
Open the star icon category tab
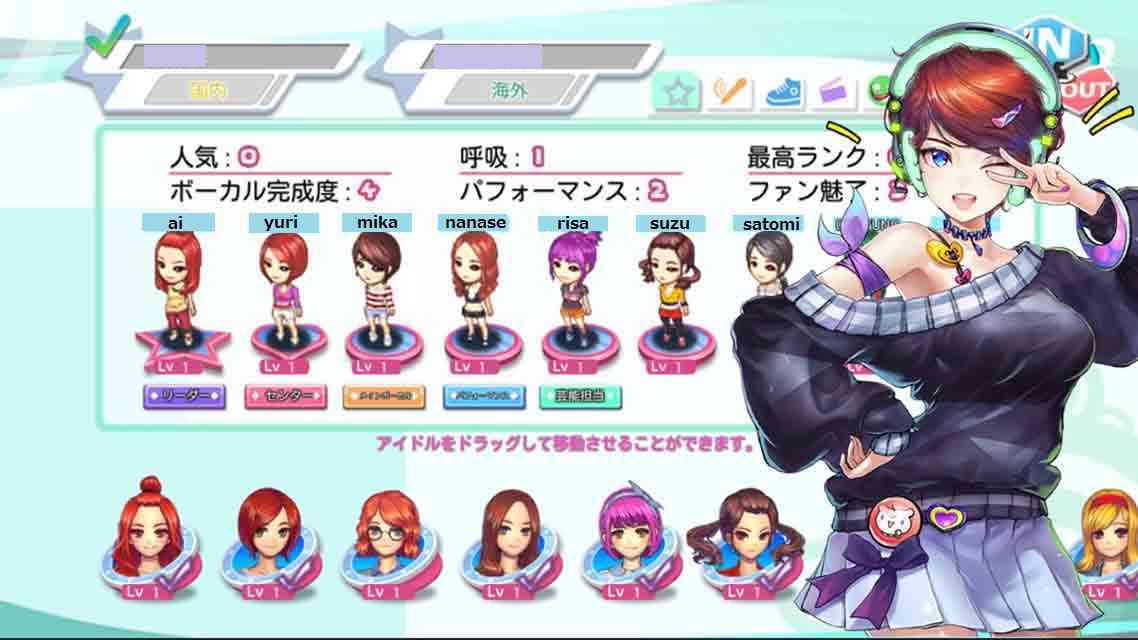point(677,93)
